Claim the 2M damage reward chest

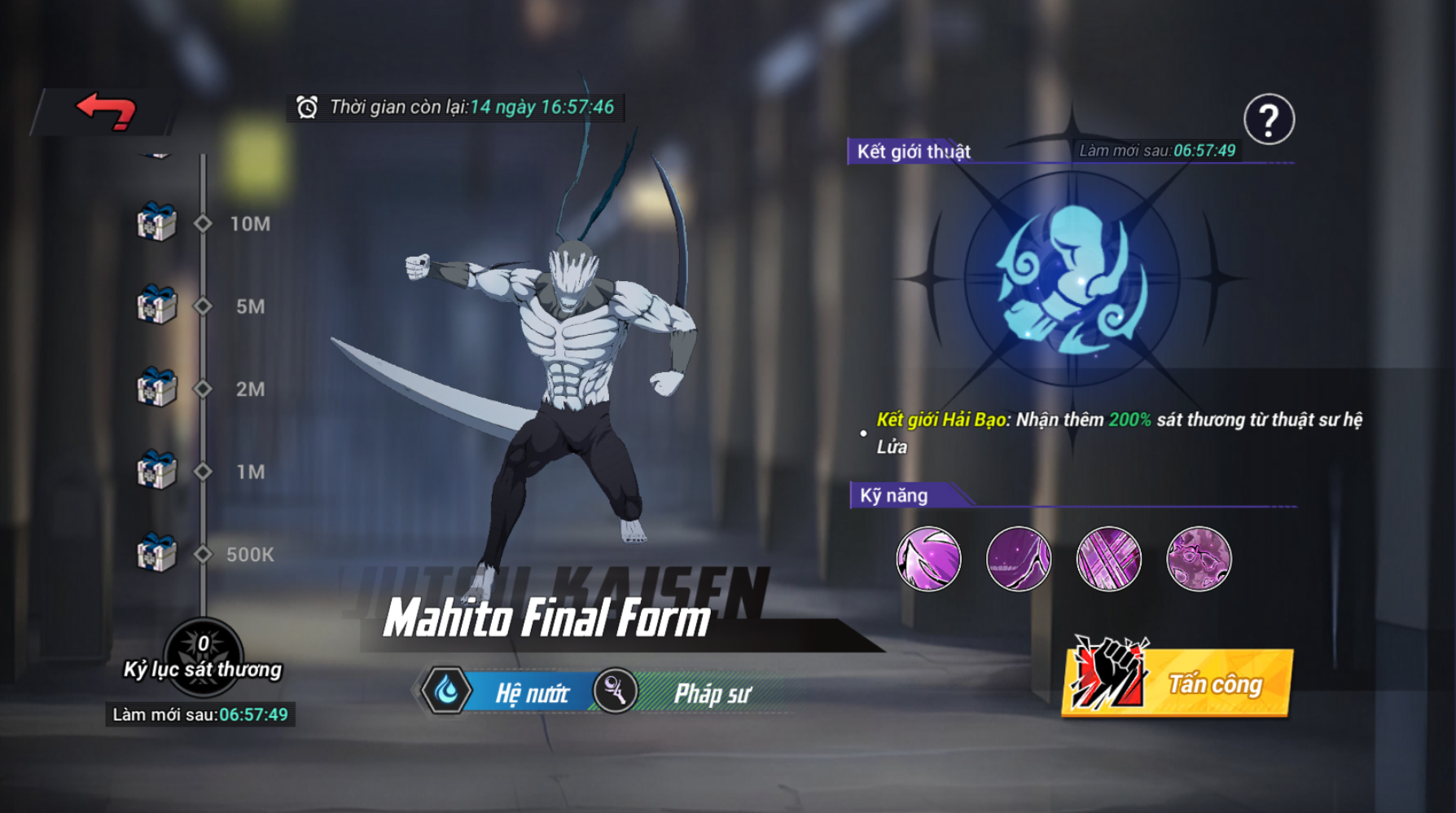click(x=156, y=388)
